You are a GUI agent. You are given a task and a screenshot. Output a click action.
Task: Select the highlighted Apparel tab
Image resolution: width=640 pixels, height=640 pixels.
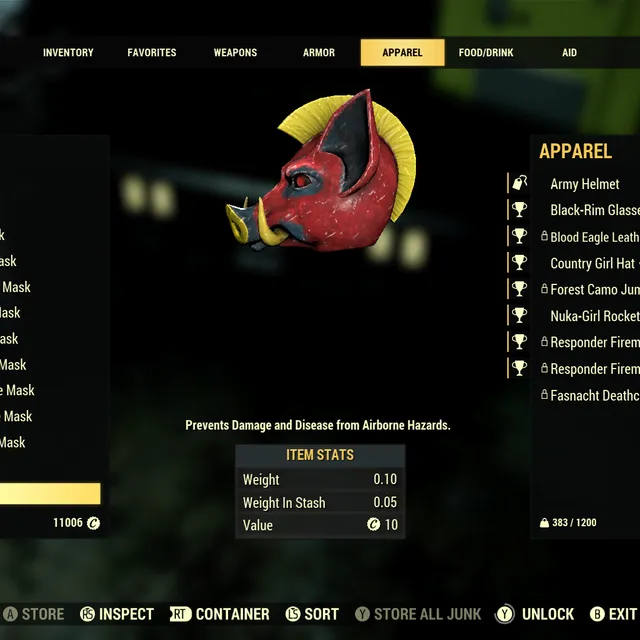(402, 53)
